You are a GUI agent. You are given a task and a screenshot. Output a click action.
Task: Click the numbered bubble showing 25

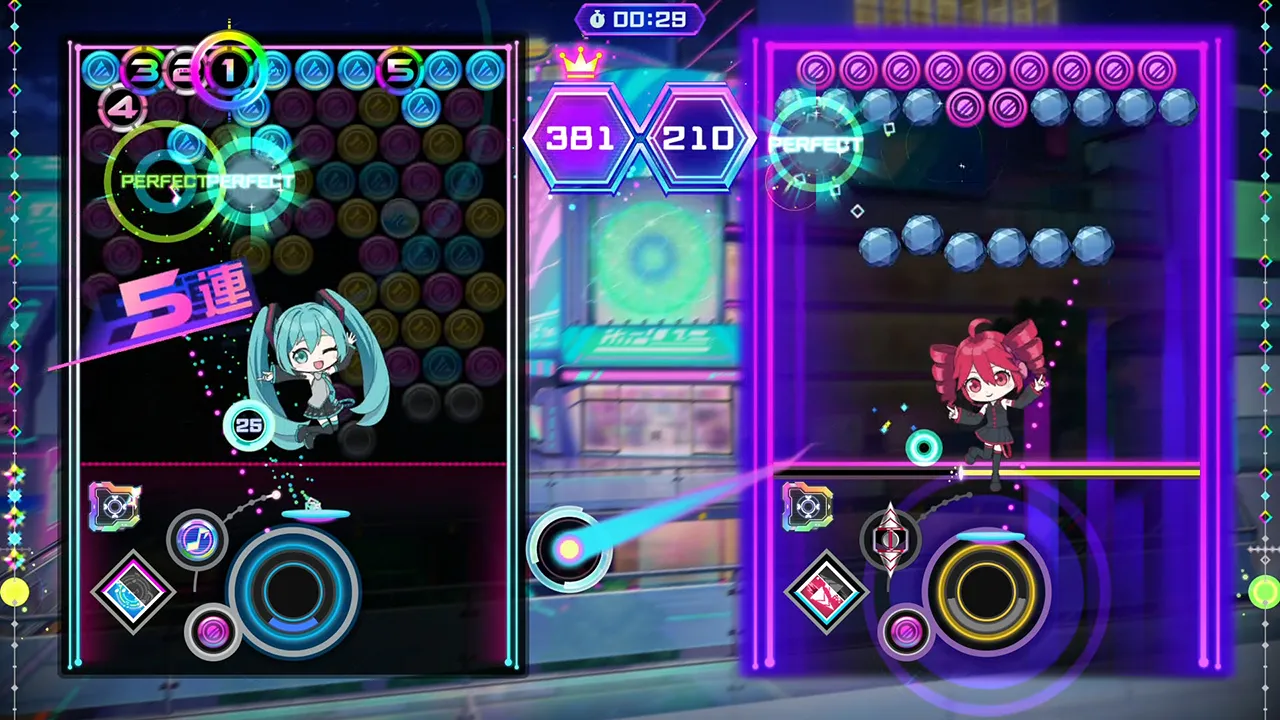(x=249, y=423)
